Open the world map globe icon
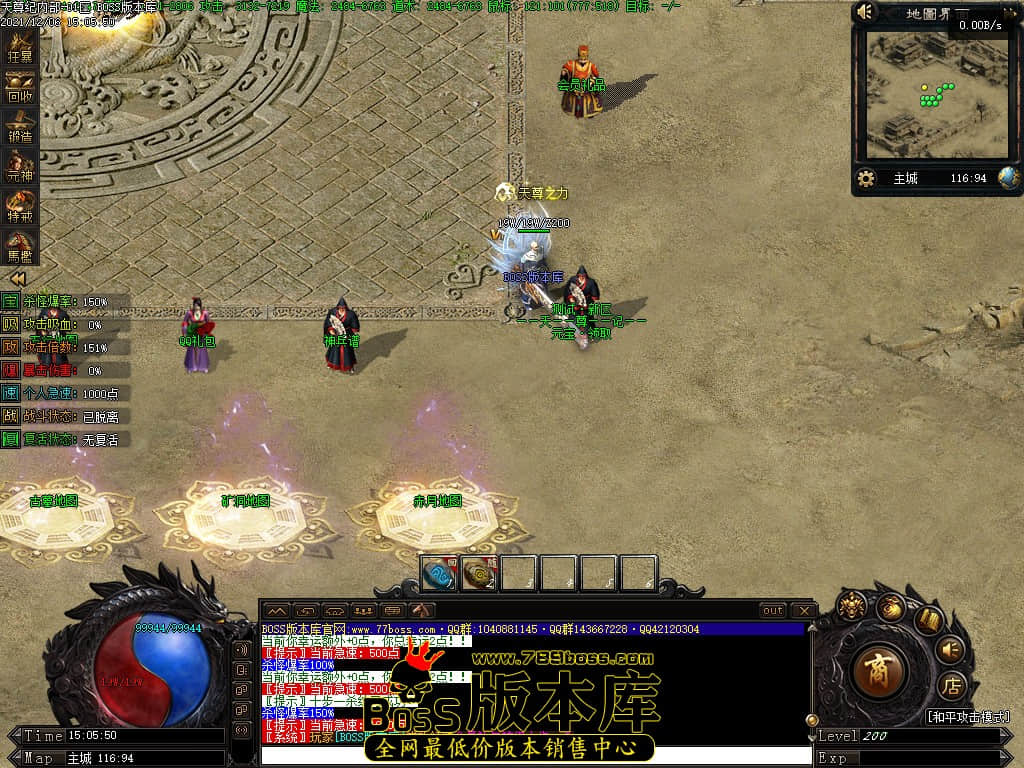 (1008, 178)
